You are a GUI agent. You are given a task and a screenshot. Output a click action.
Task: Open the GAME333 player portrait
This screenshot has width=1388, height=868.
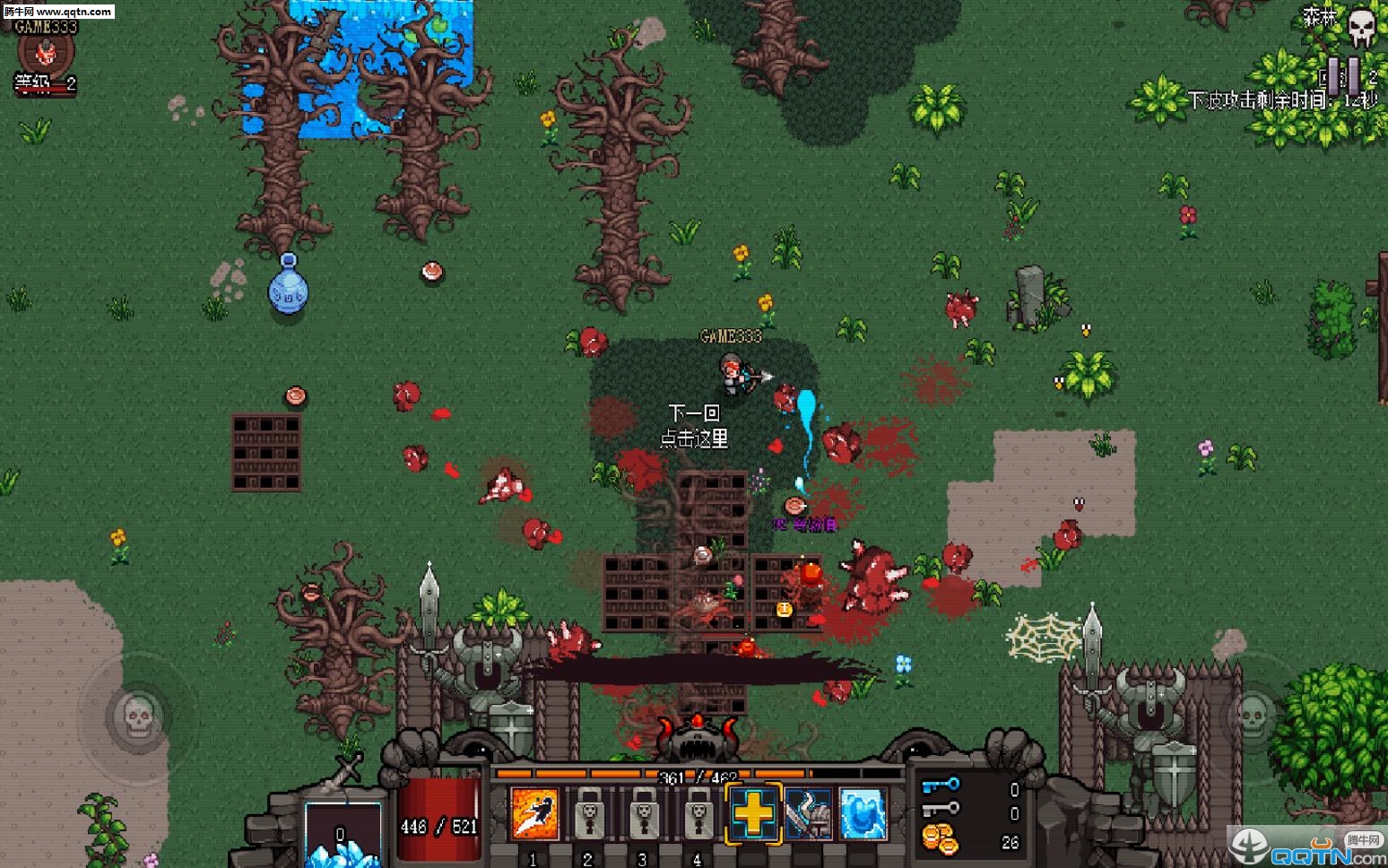[45, 54]
